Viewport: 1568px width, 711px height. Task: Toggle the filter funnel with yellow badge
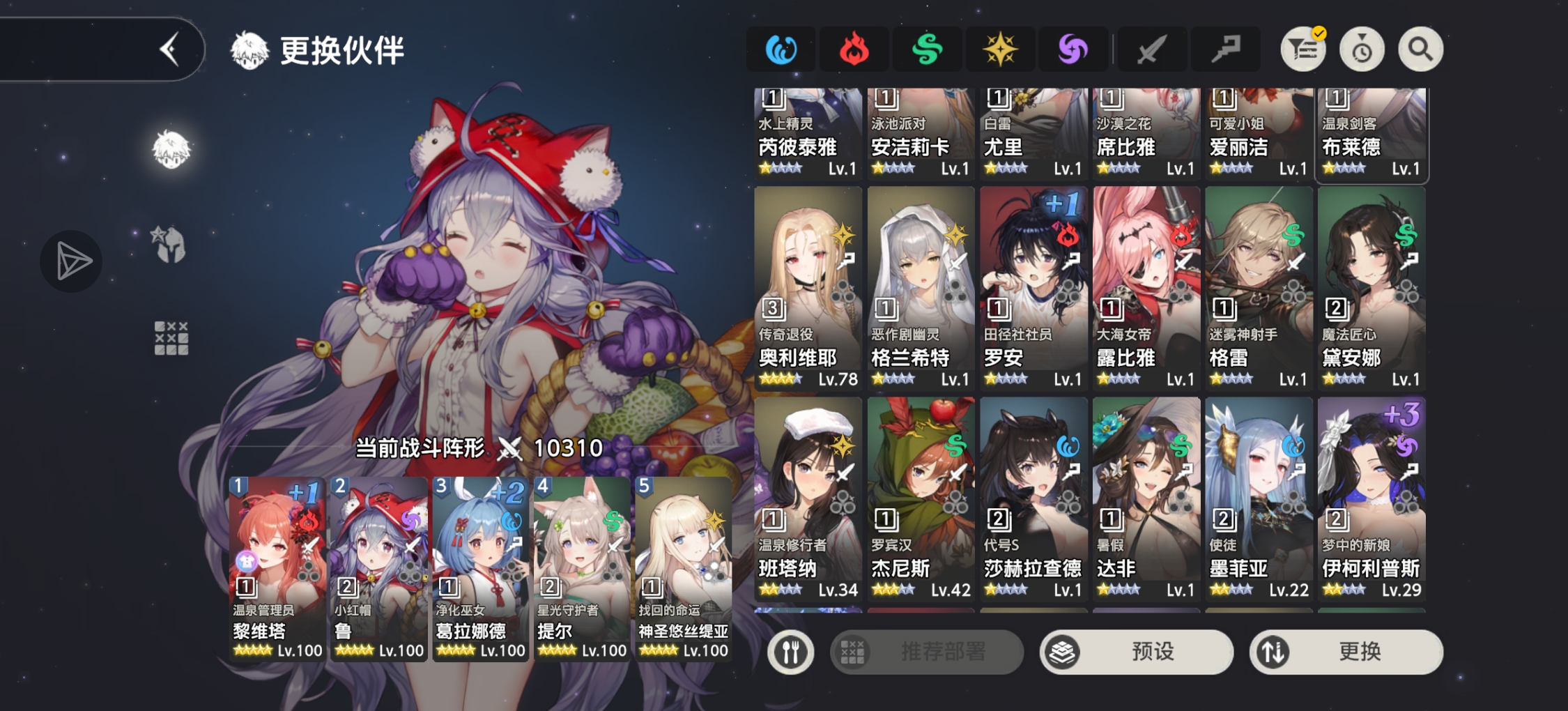click(1302, 49)
